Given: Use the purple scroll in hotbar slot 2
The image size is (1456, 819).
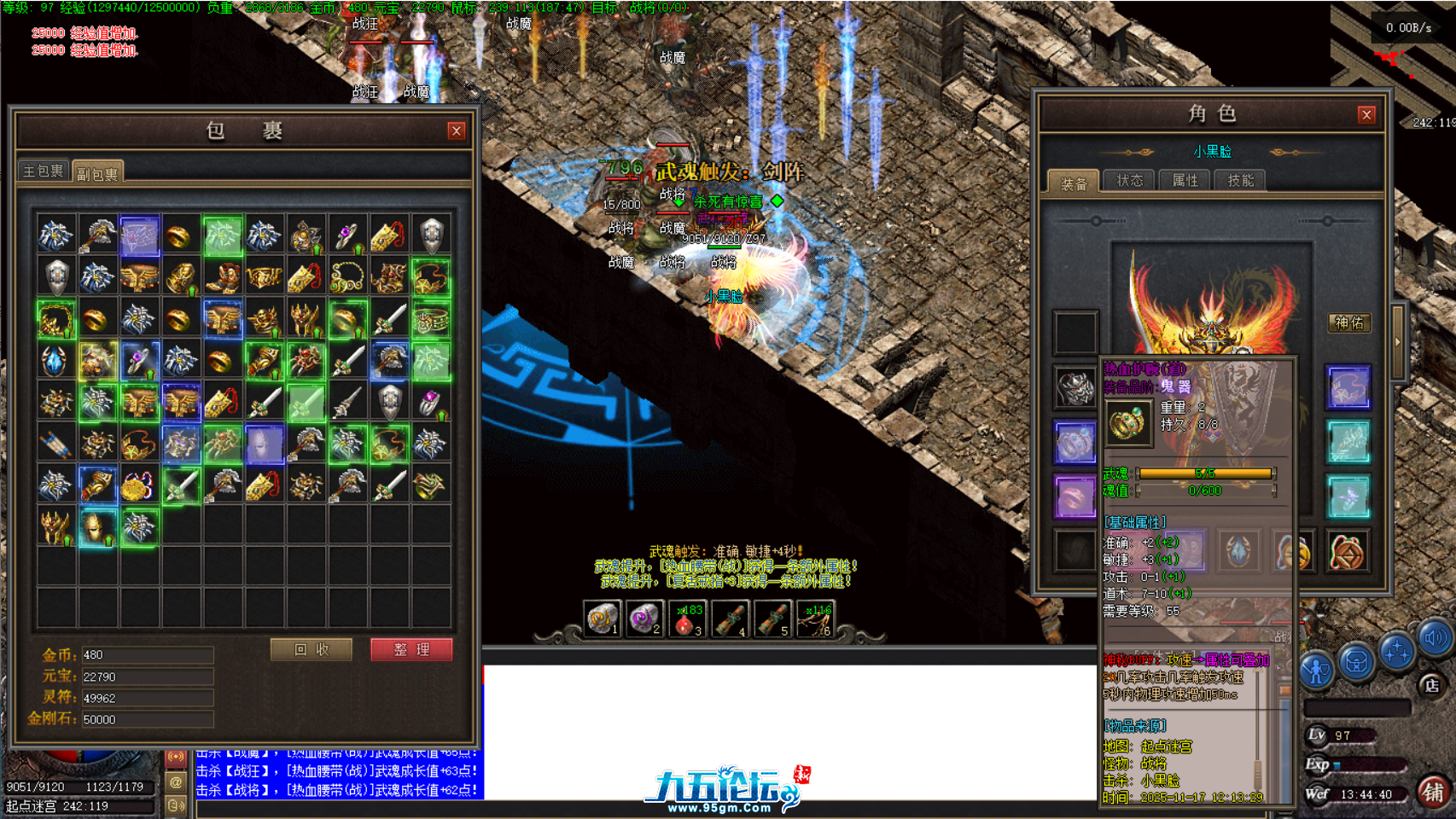Looking at the screenshot, I should (x=644, y=618).
